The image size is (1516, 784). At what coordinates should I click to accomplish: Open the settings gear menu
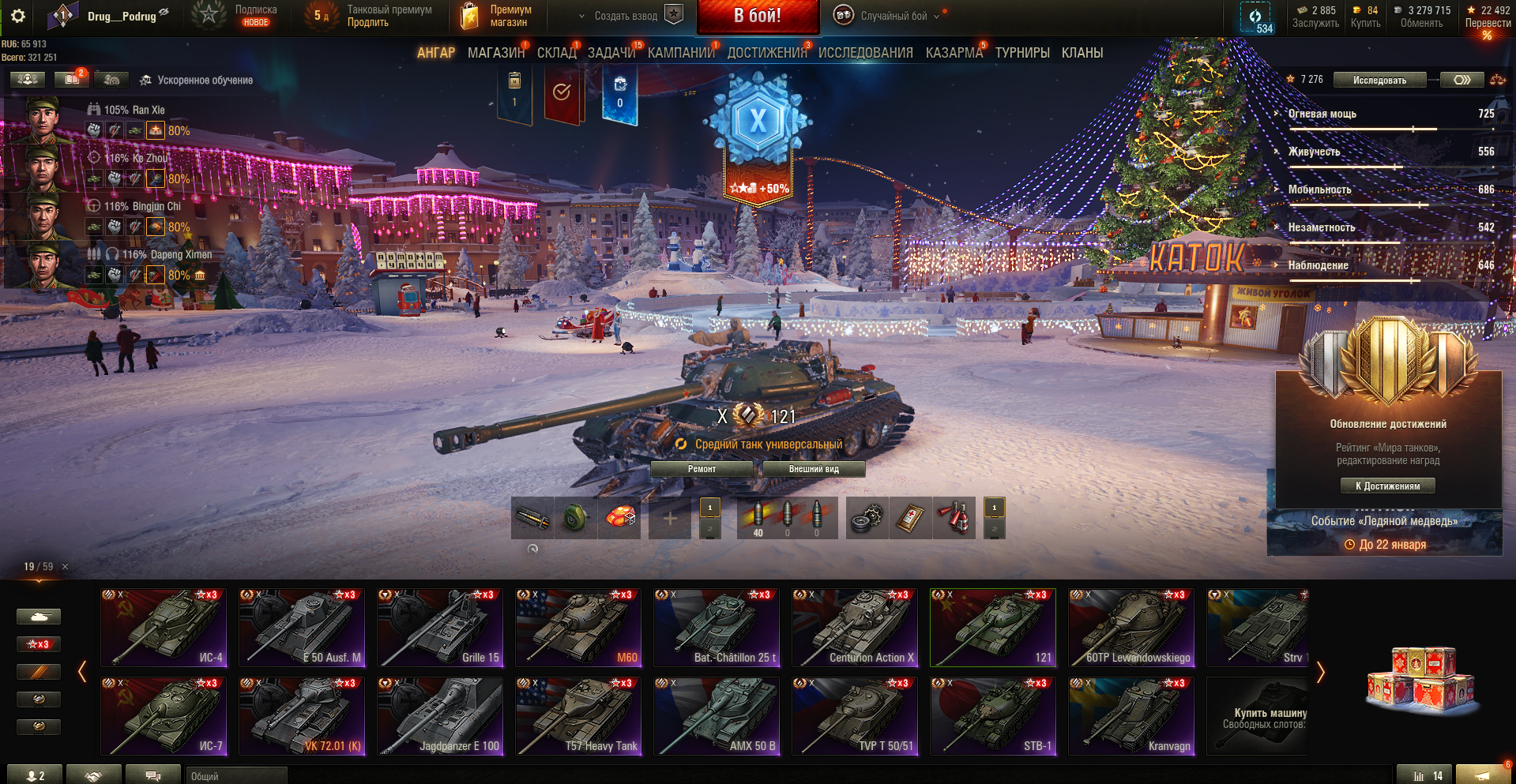18,16
